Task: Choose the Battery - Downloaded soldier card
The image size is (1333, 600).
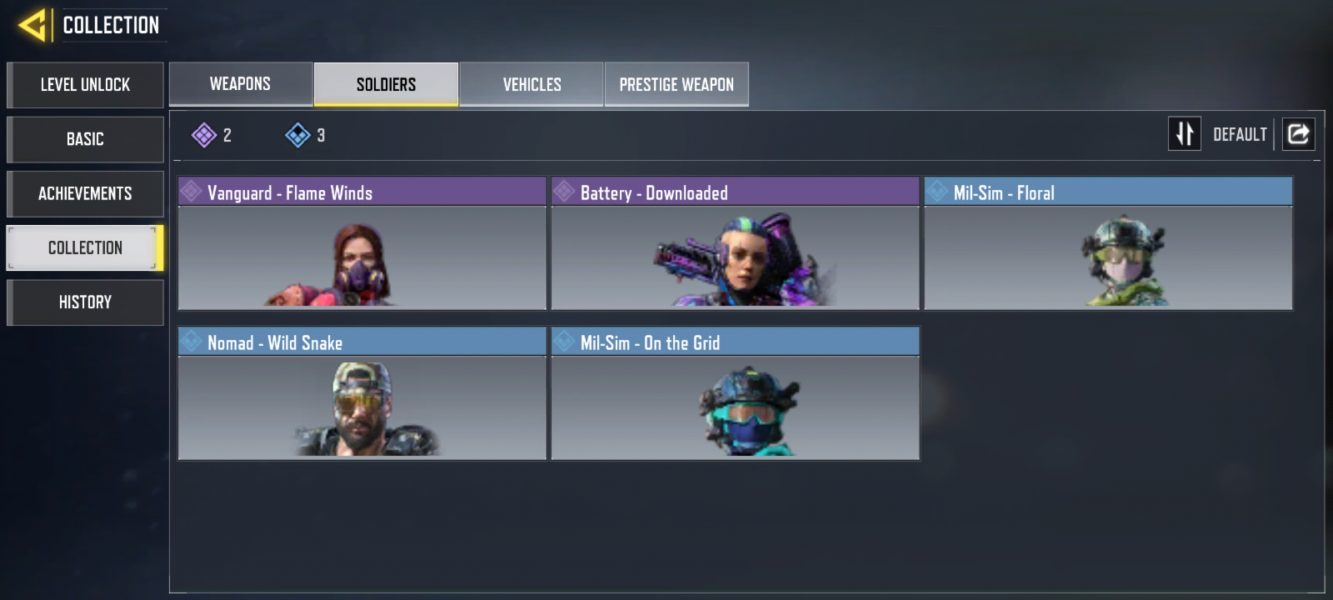Action: coord(735,244)
